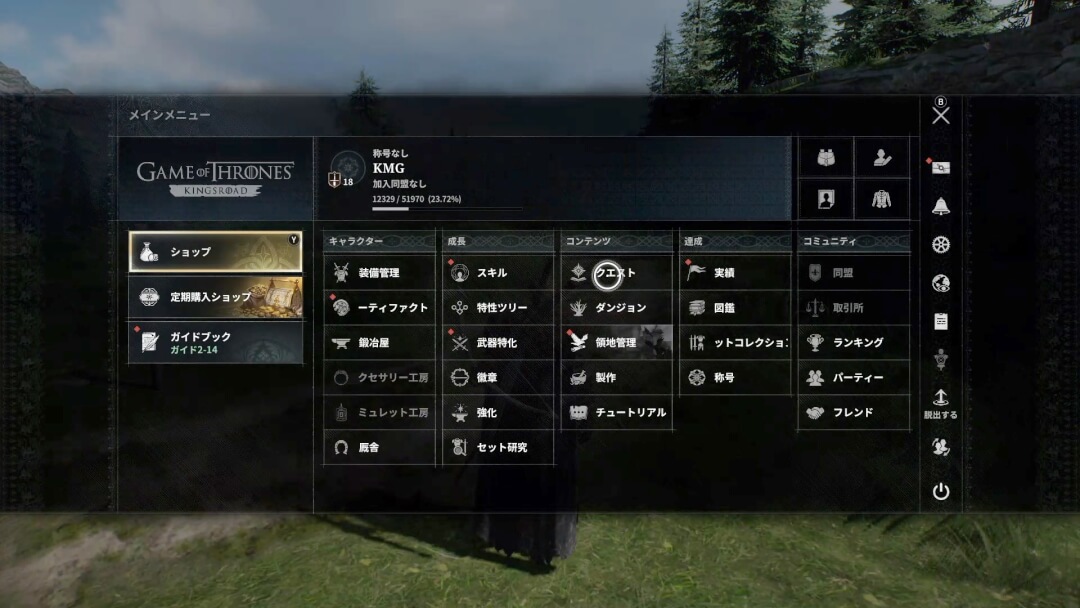1080x608 pixels.
Task: Select 装備管理 equipment management
Action: (380, 273)
